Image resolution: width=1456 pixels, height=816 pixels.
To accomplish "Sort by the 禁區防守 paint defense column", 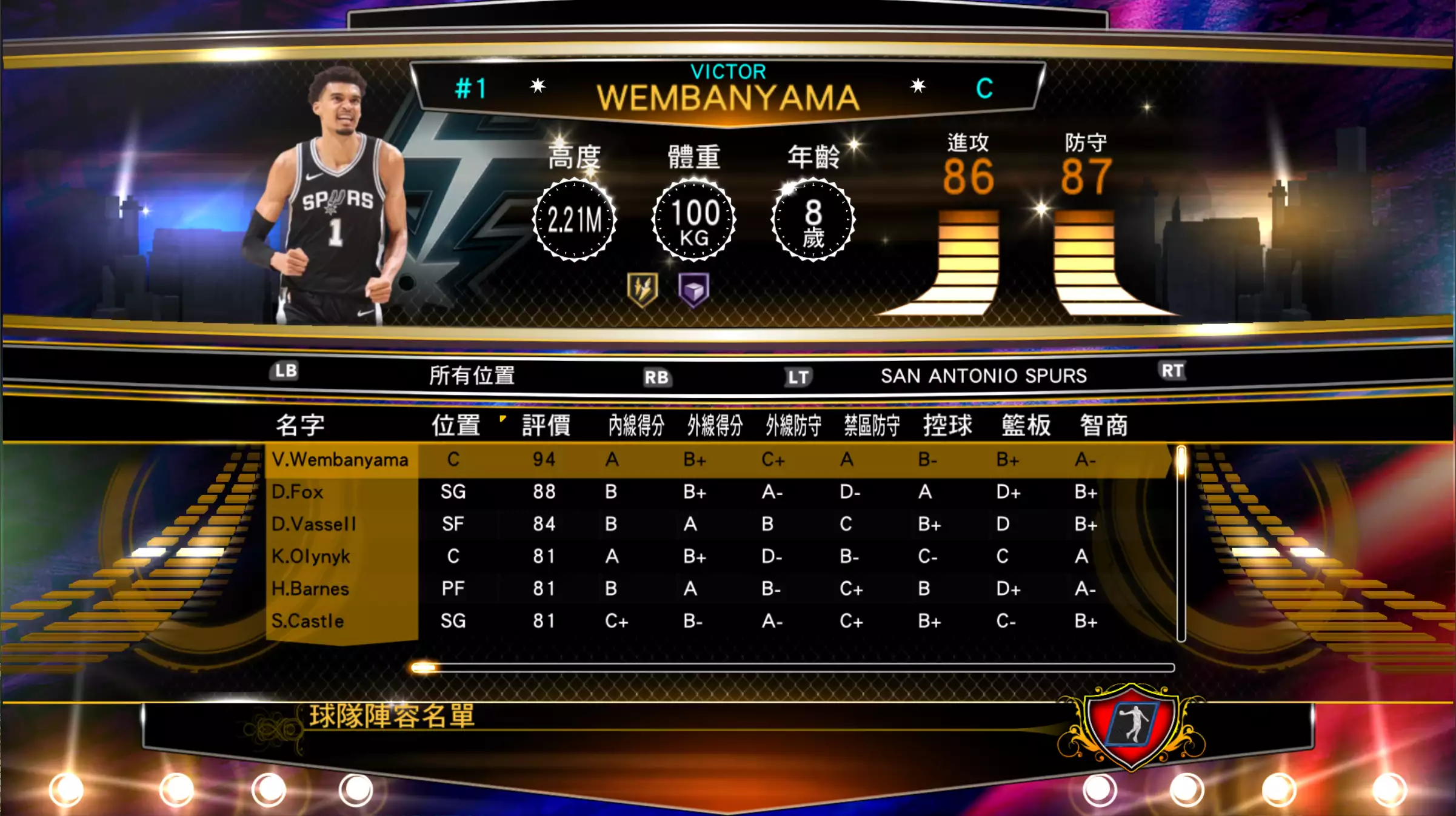I will [872, 425].
